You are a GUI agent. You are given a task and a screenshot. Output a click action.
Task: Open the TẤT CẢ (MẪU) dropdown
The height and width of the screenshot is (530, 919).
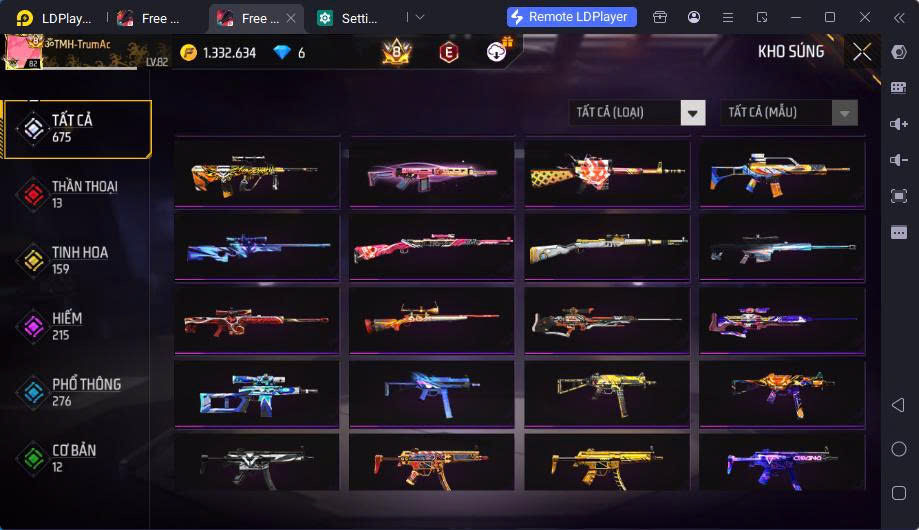pos(789,112)
